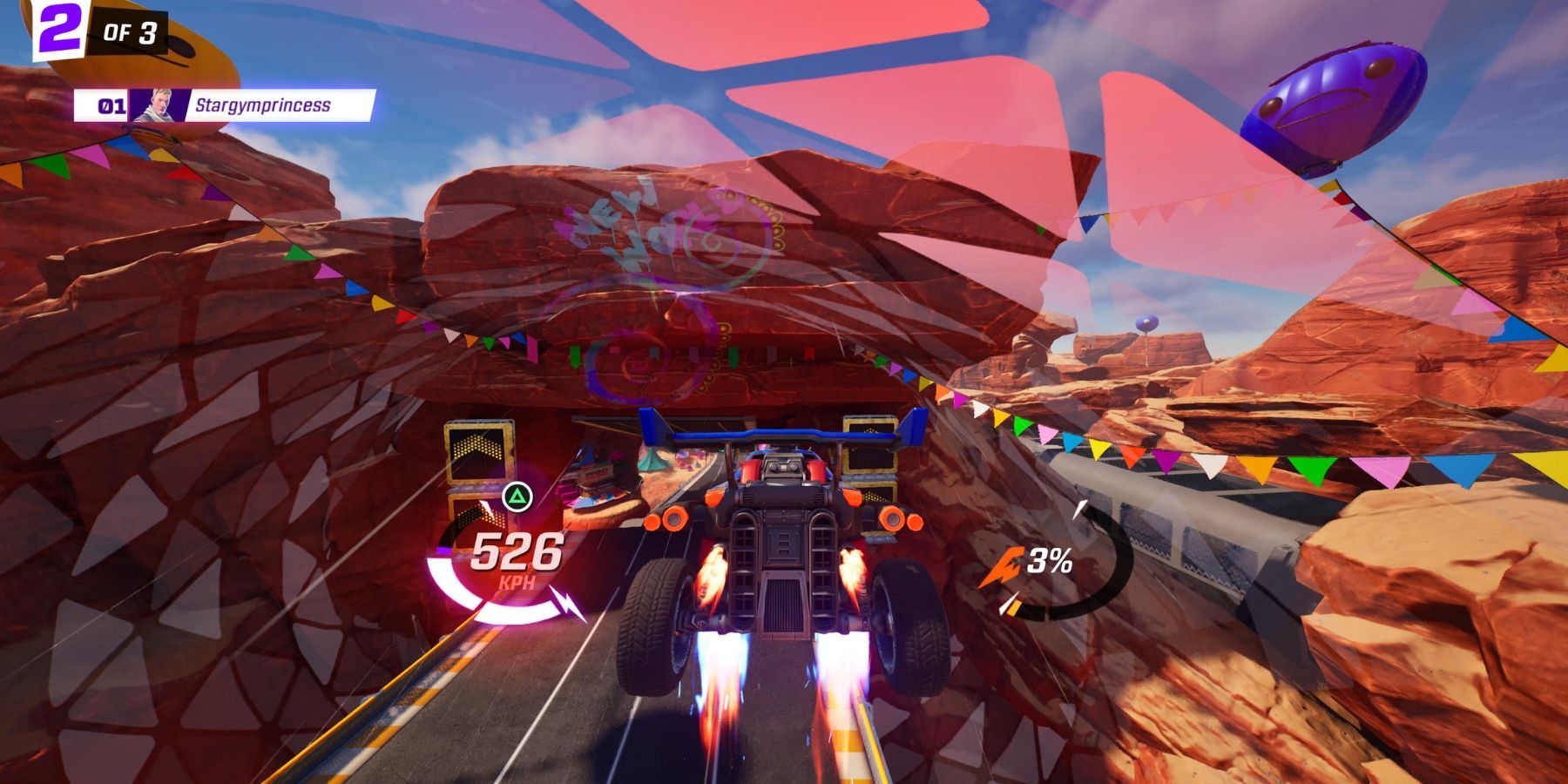Click the Stargymprincess avatar portrait

click(x=159, y=105)
